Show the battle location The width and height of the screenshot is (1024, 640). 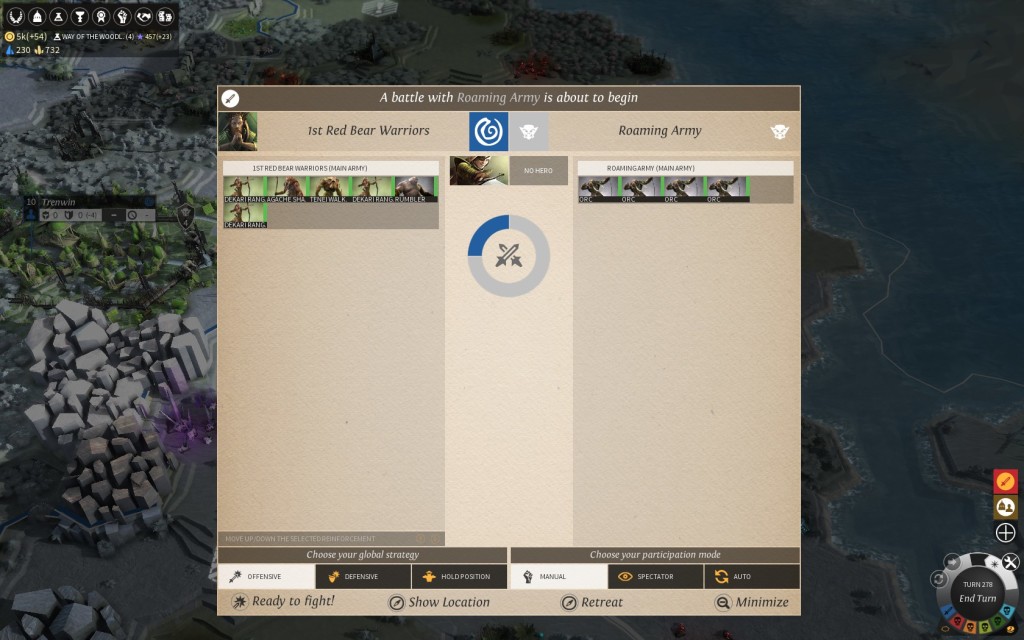439,602
